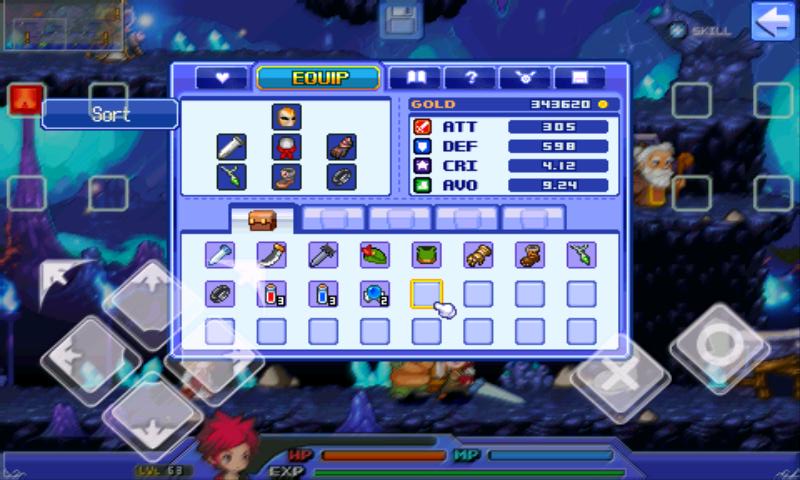The width and height of the screenshot is (800, 480).
Task: Choose the red potion in inventory
Action: [x=272, y=294]
